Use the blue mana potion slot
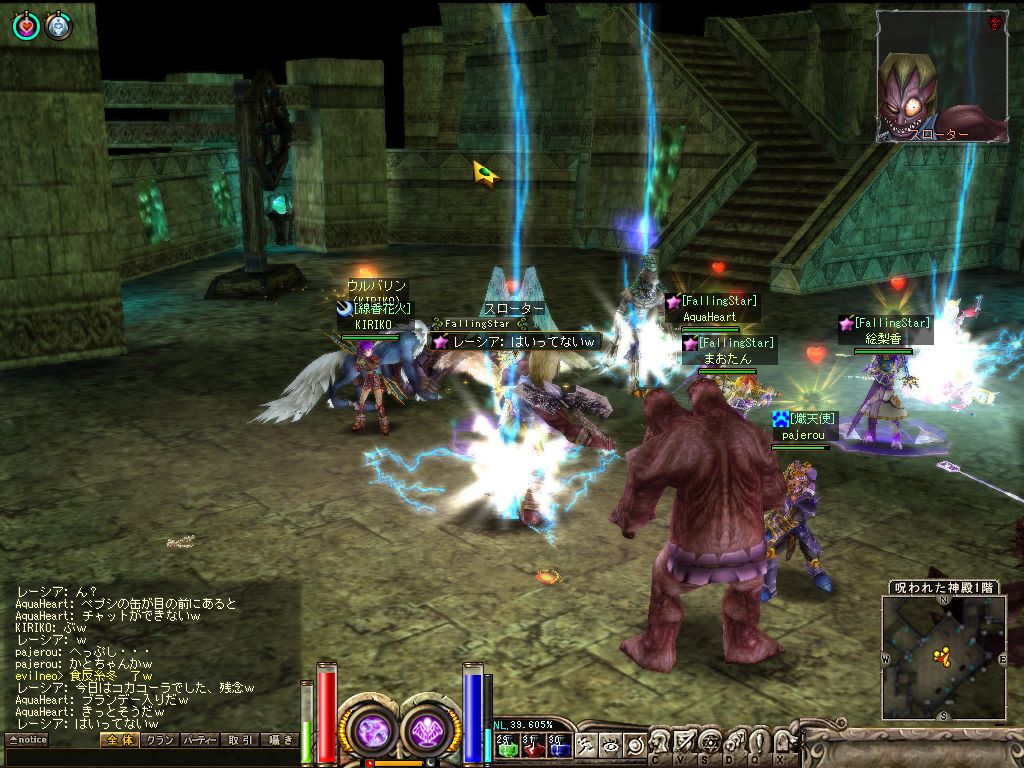The image size is (1024, 768). [x=558, y=745]
